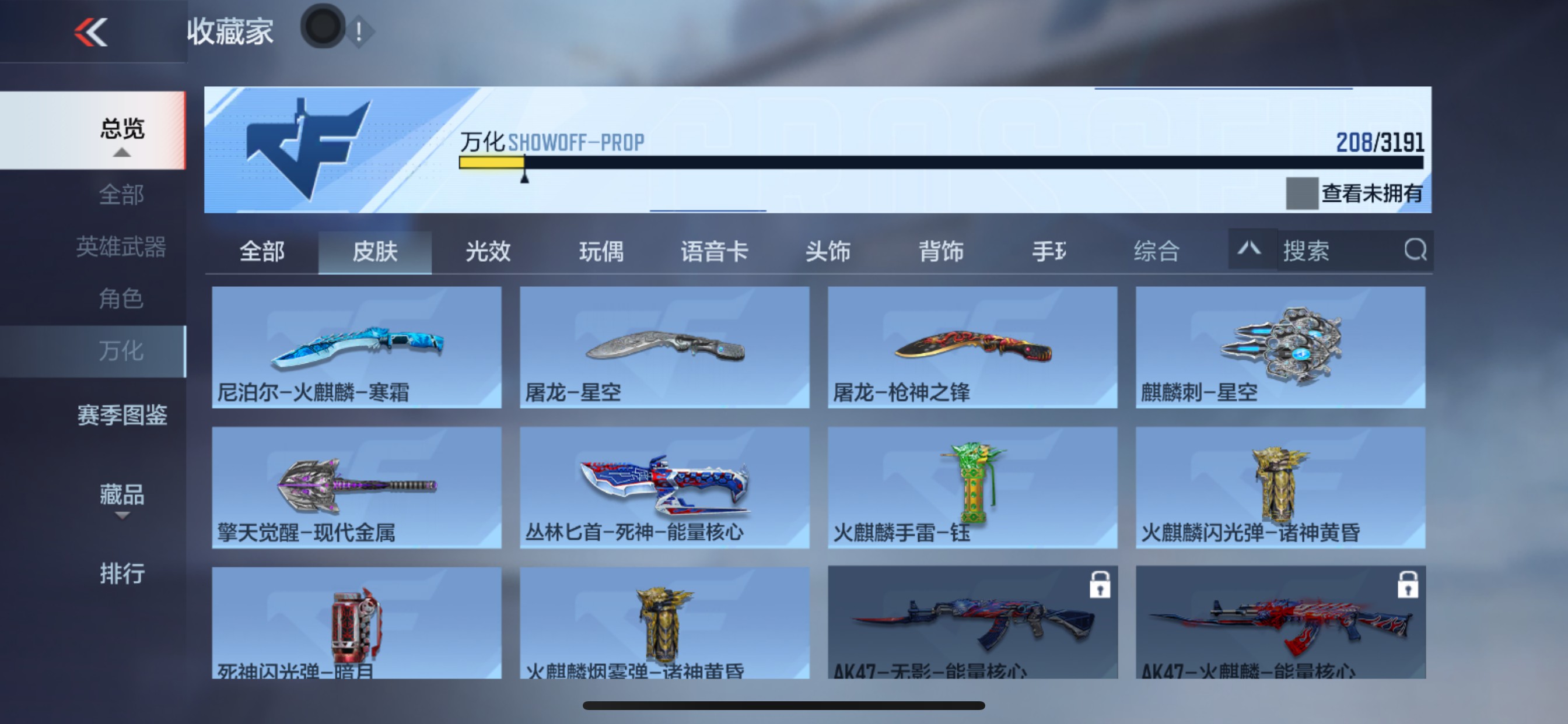Open the 赛季图鉴 section

pos(123,416)
